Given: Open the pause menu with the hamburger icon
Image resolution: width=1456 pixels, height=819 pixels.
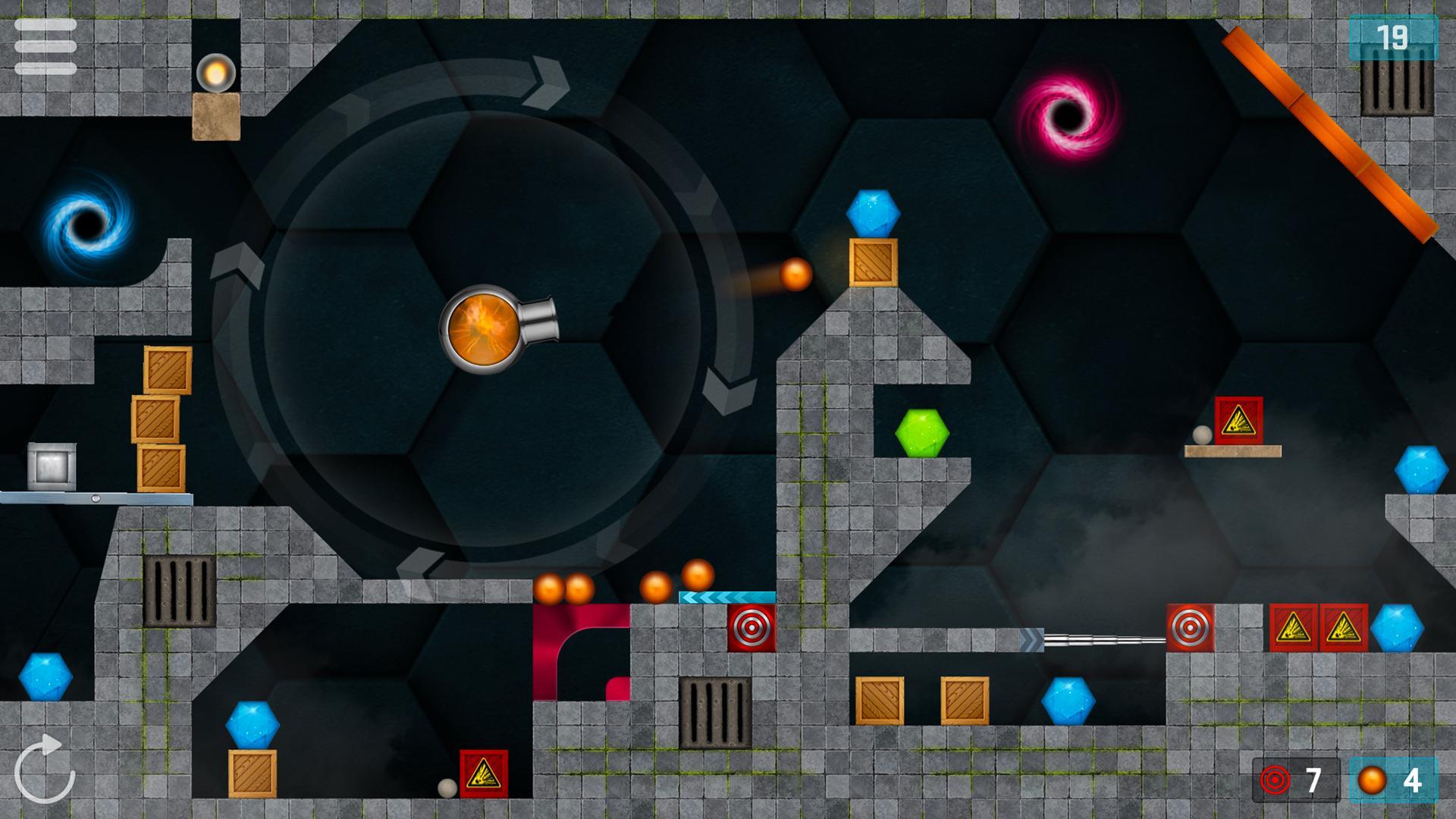Looking at the screenshot, I should [45, 47].
